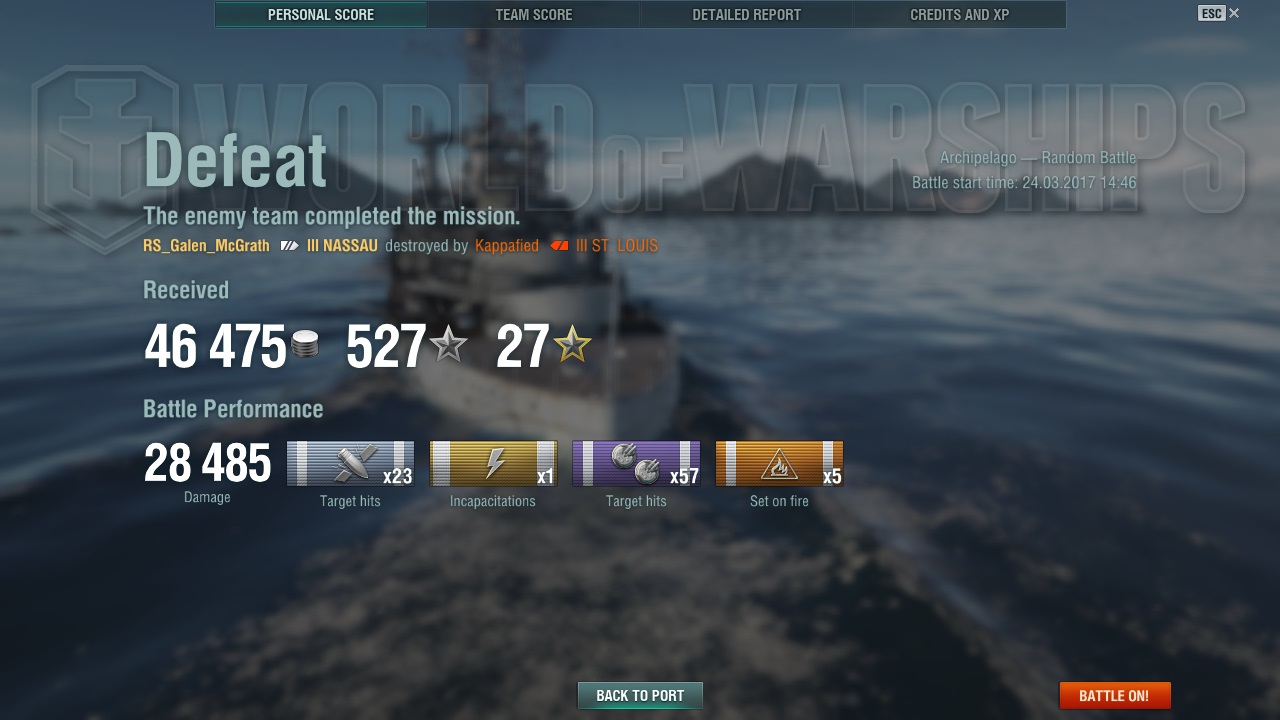The height and width of the screenshot is (720, 1280).
Task: Click player name RS_Galen_McGrath
Action: click(x=206, y=246)
